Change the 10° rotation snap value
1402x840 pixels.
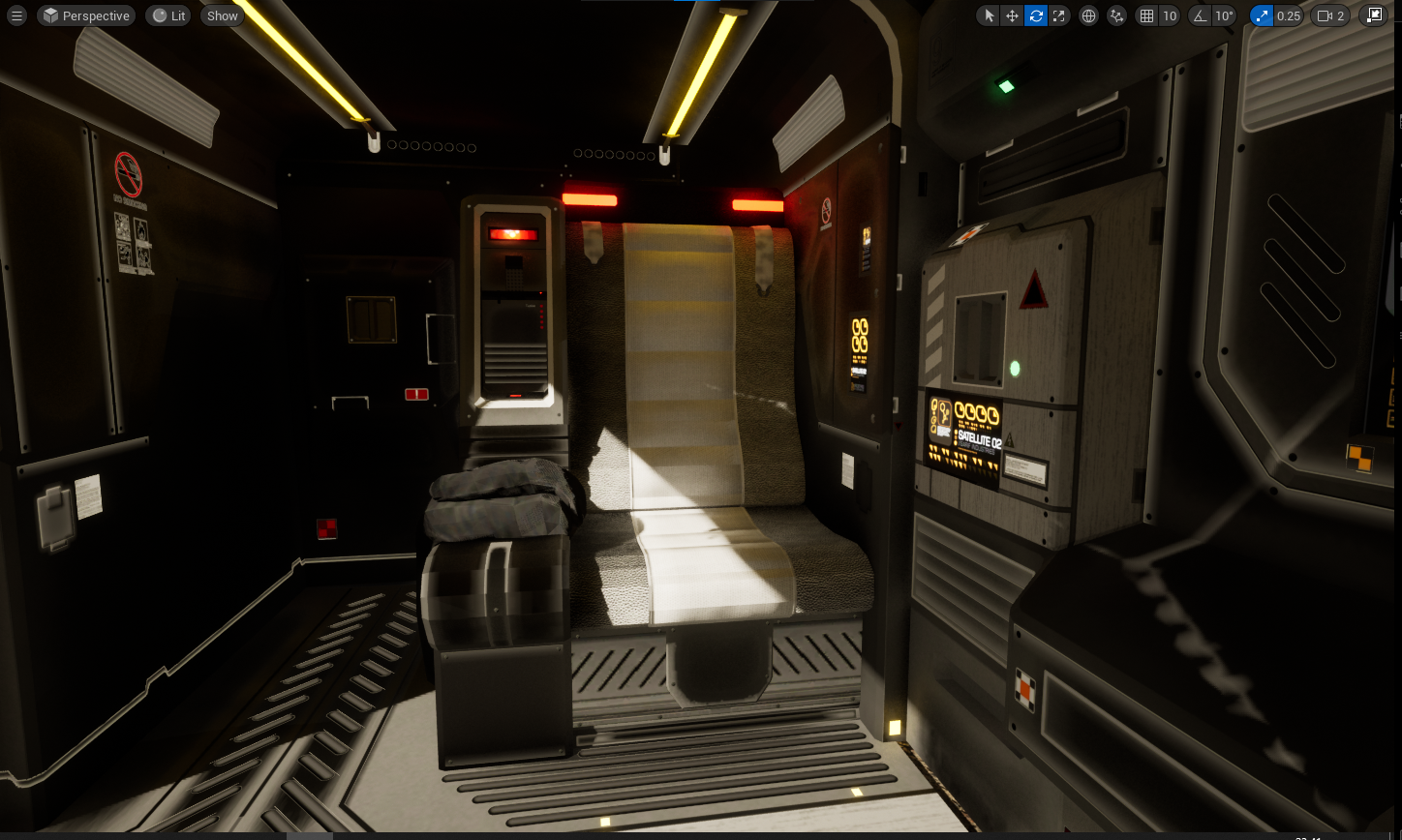[x=1225, y=15]
